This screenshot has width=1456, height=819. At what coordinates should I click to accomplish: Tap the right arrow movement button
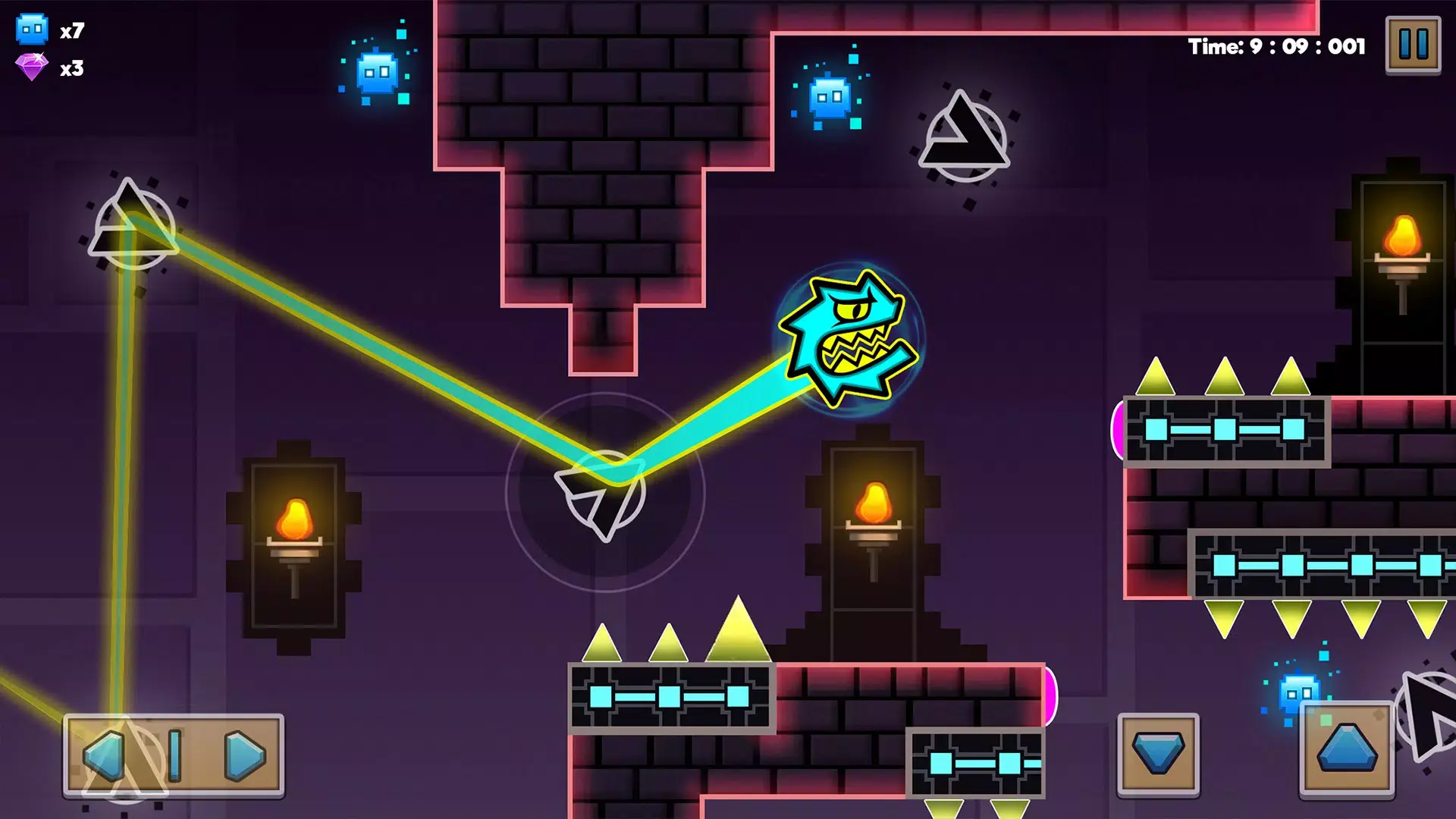pos(244,755)
